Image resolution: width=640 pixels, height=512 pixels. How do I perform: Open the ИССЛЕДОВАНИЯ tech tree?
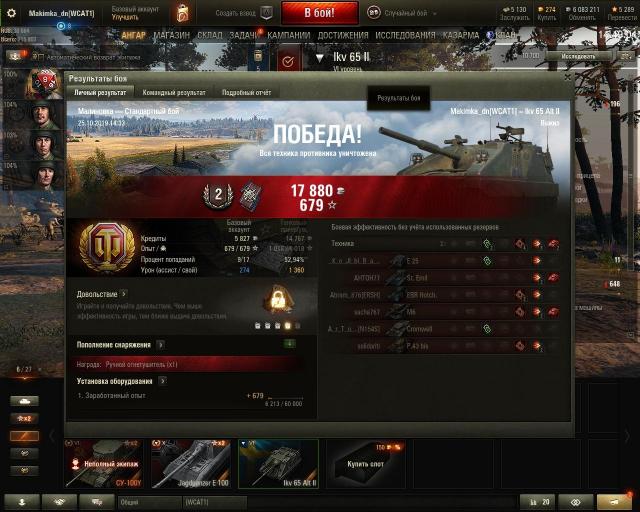[x=405, y=34]
